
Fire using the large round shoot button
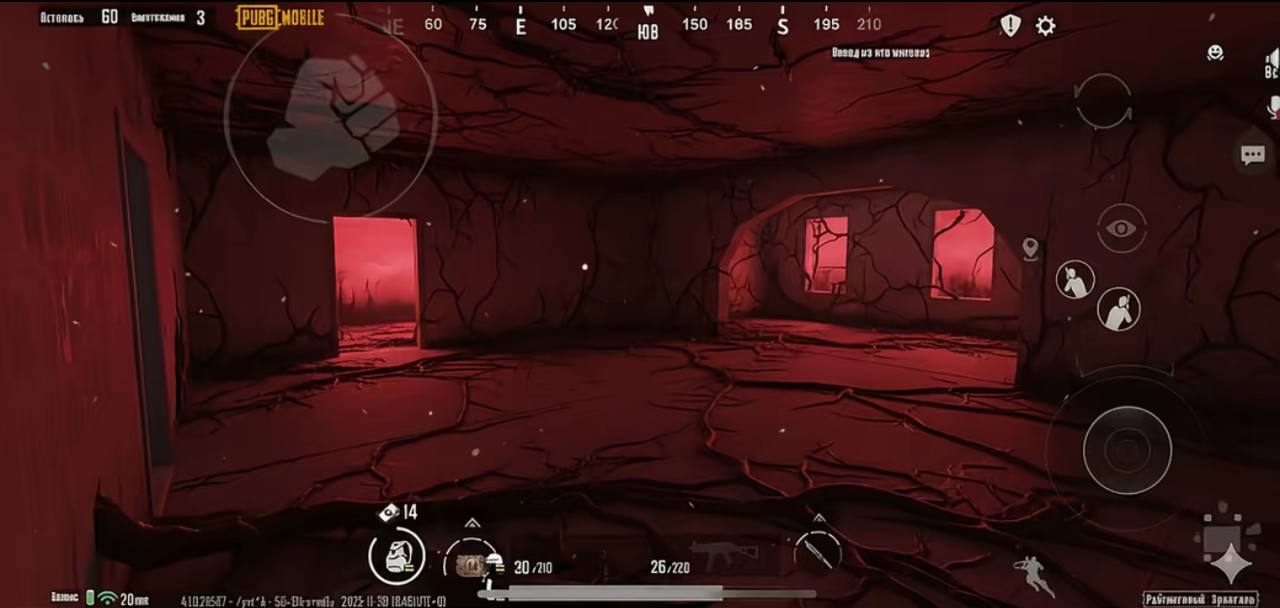1126,450
